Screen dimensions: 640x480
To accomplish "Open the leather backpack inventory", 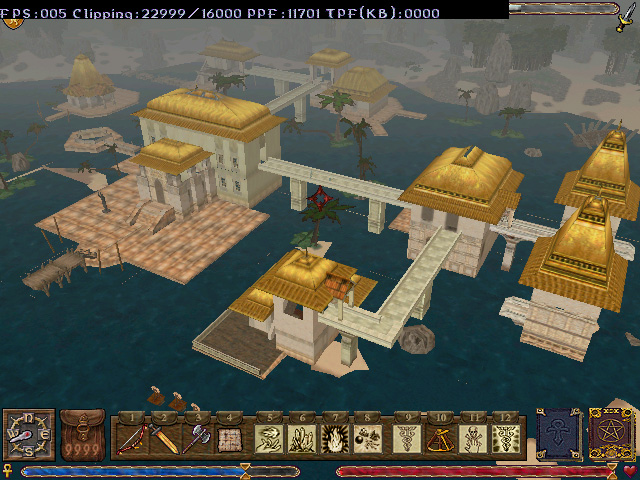I will point(82,435).
